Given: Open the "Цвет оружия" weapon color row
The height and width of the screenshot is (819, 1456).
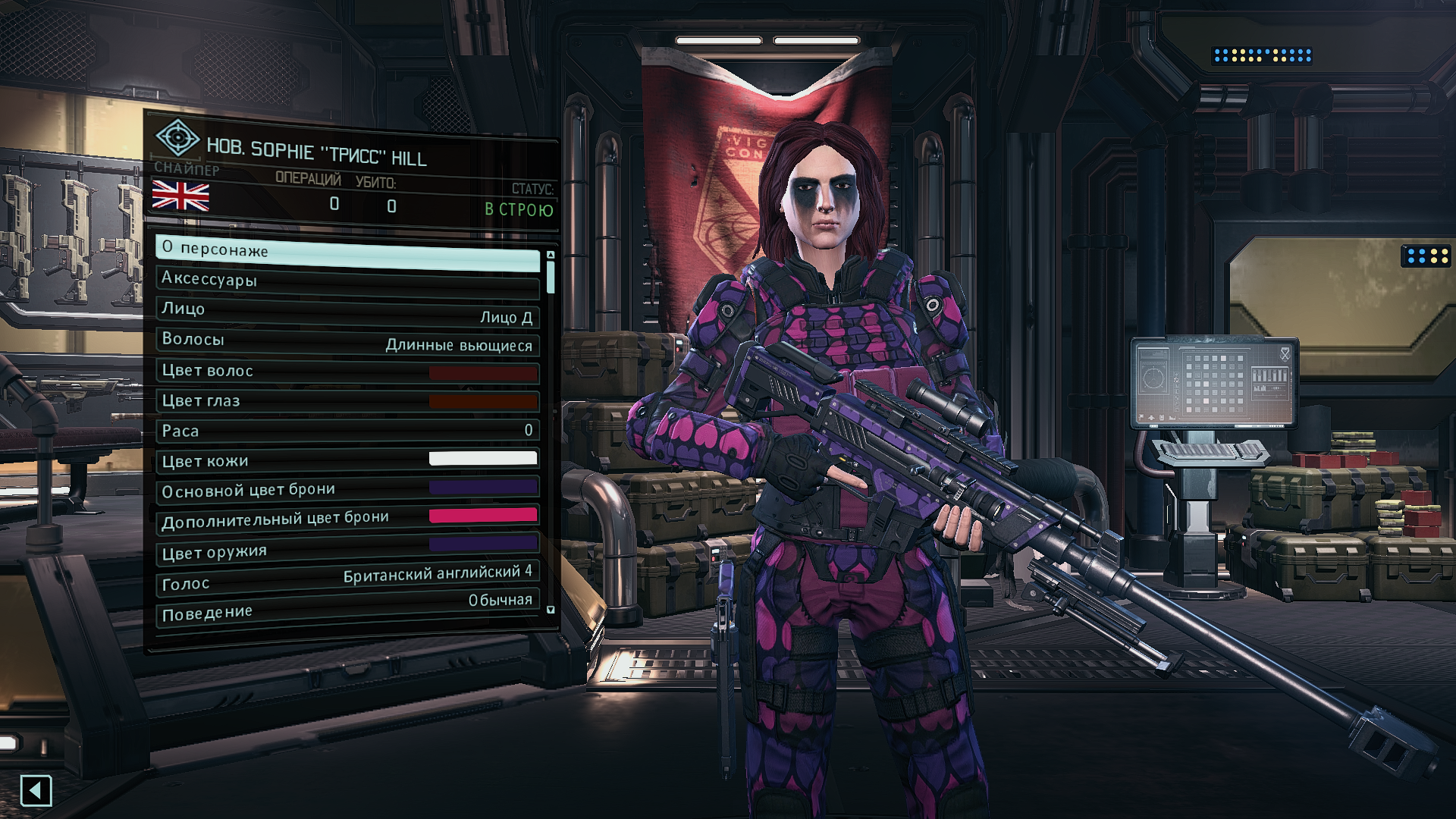Looking at the screenshot, I should (347, 549).
